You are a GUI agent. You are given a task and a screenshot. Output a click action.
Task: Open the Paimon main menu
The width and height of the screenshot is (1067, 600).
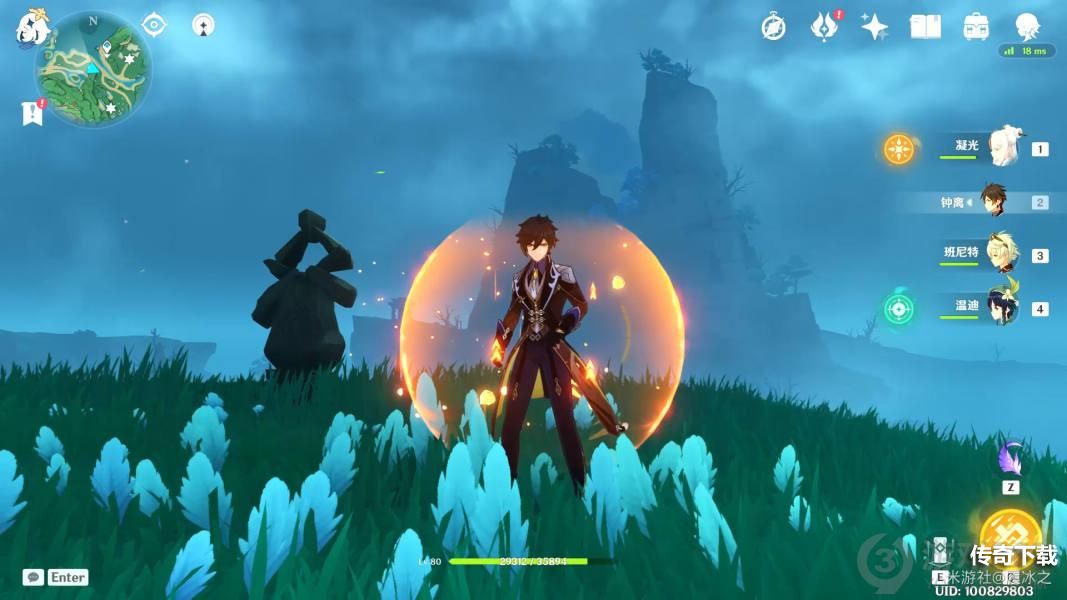coord(33,29)
